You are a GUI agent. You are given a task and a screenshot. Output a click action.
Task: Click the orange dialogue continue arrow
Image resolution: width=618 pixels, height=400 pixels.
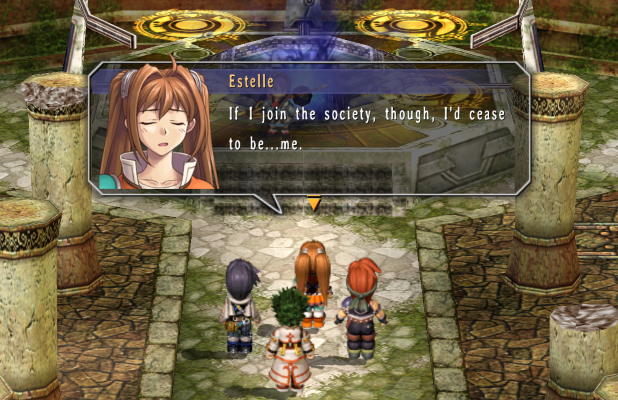(314, 204)
